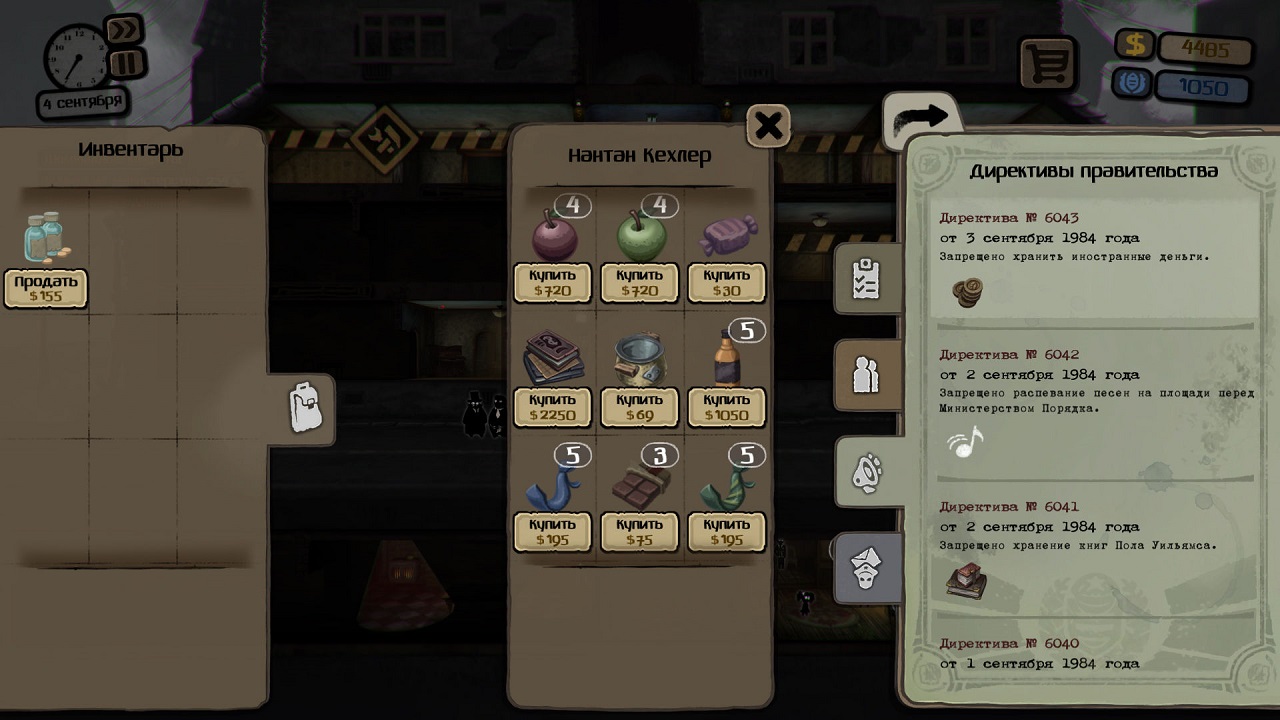Open the tenants people tab
The image size is (1280, 720).
866,375
